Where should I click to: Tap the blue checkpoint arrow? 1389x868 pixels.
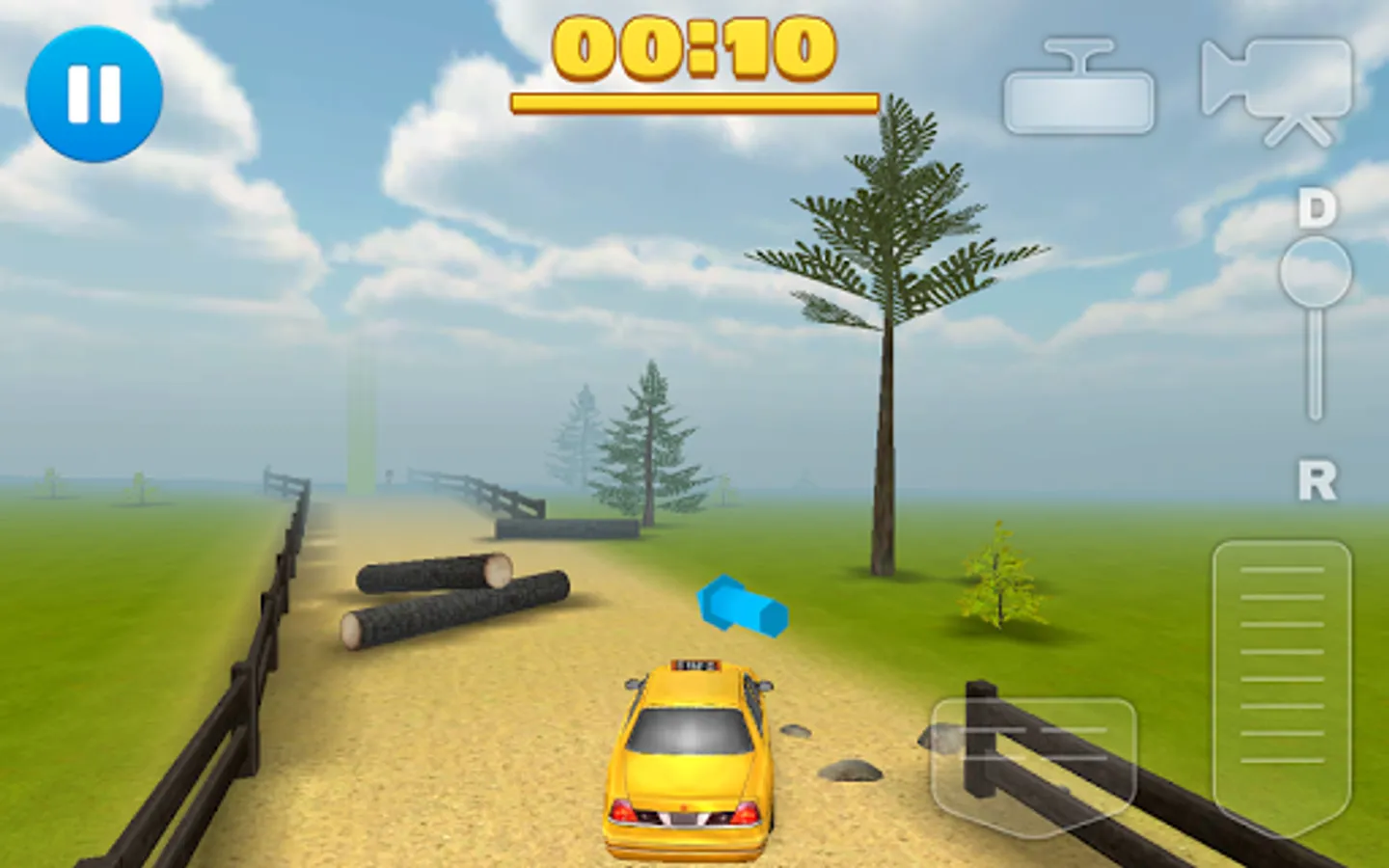click(x=743, y=604)
